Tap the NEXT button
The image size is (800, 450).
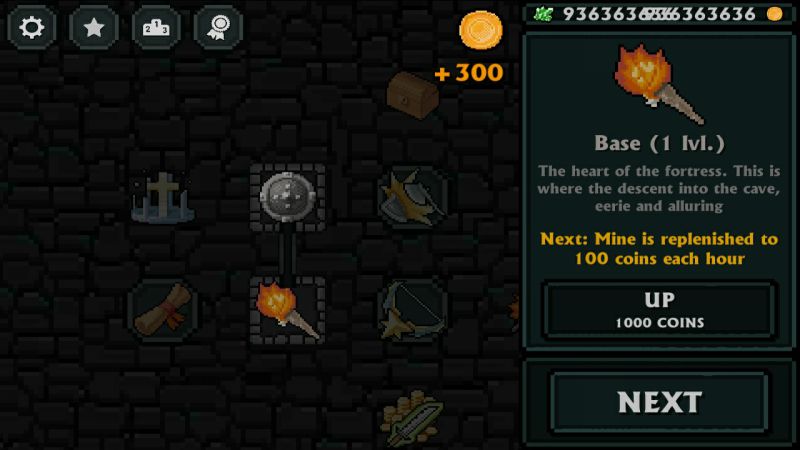pyautogui.click(x=660, y=402)
